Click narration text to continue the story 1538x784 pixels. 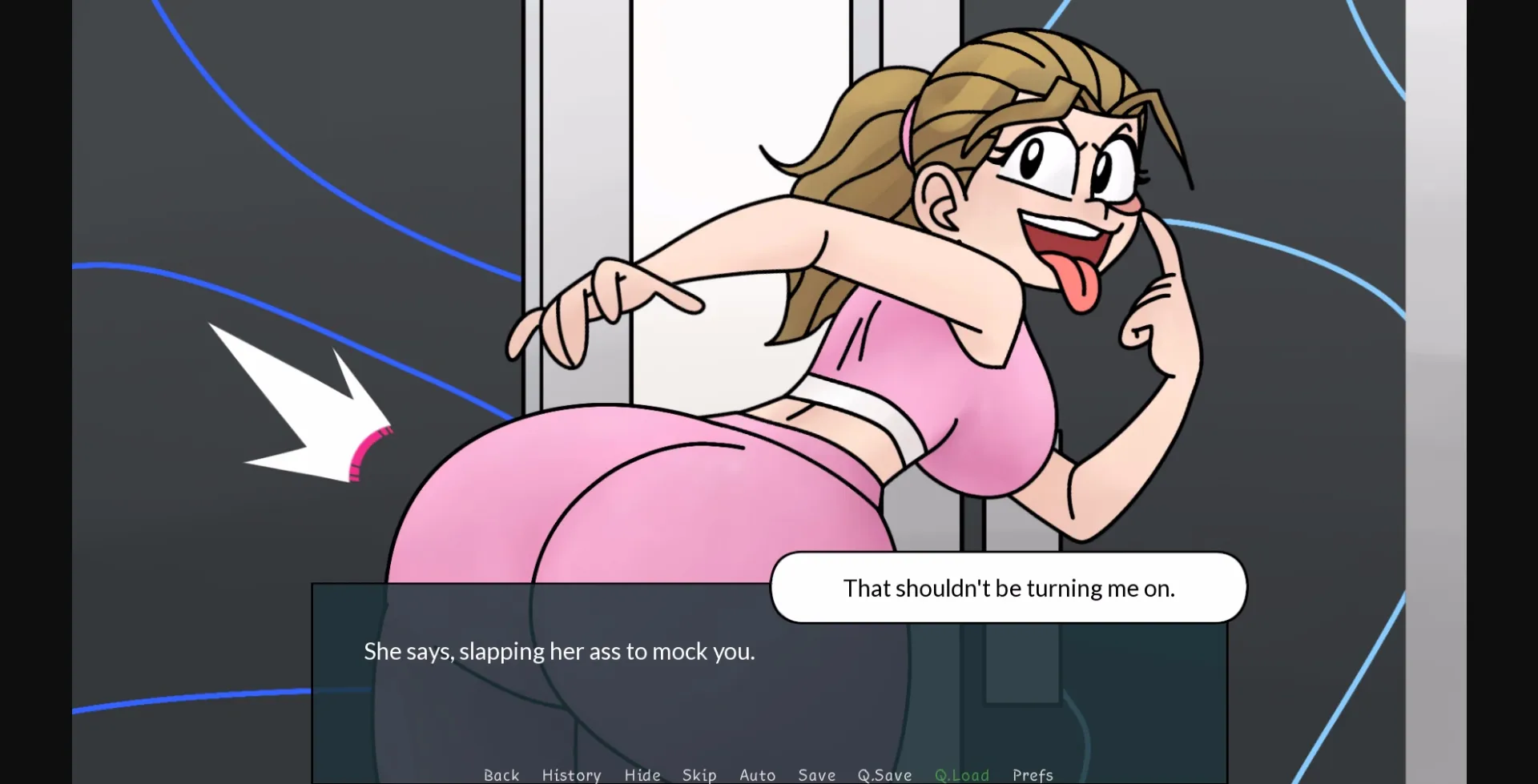[558, 651]
